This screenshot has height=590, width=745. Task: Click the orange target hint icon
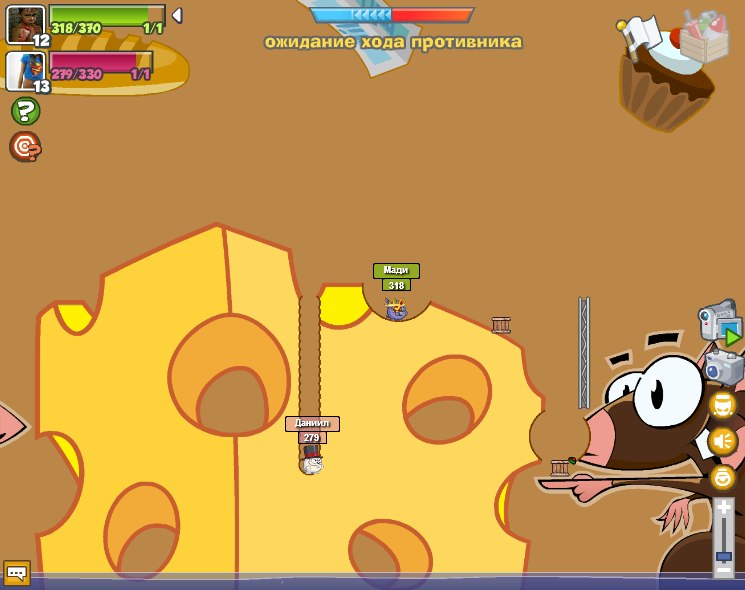tap(25, 147)
